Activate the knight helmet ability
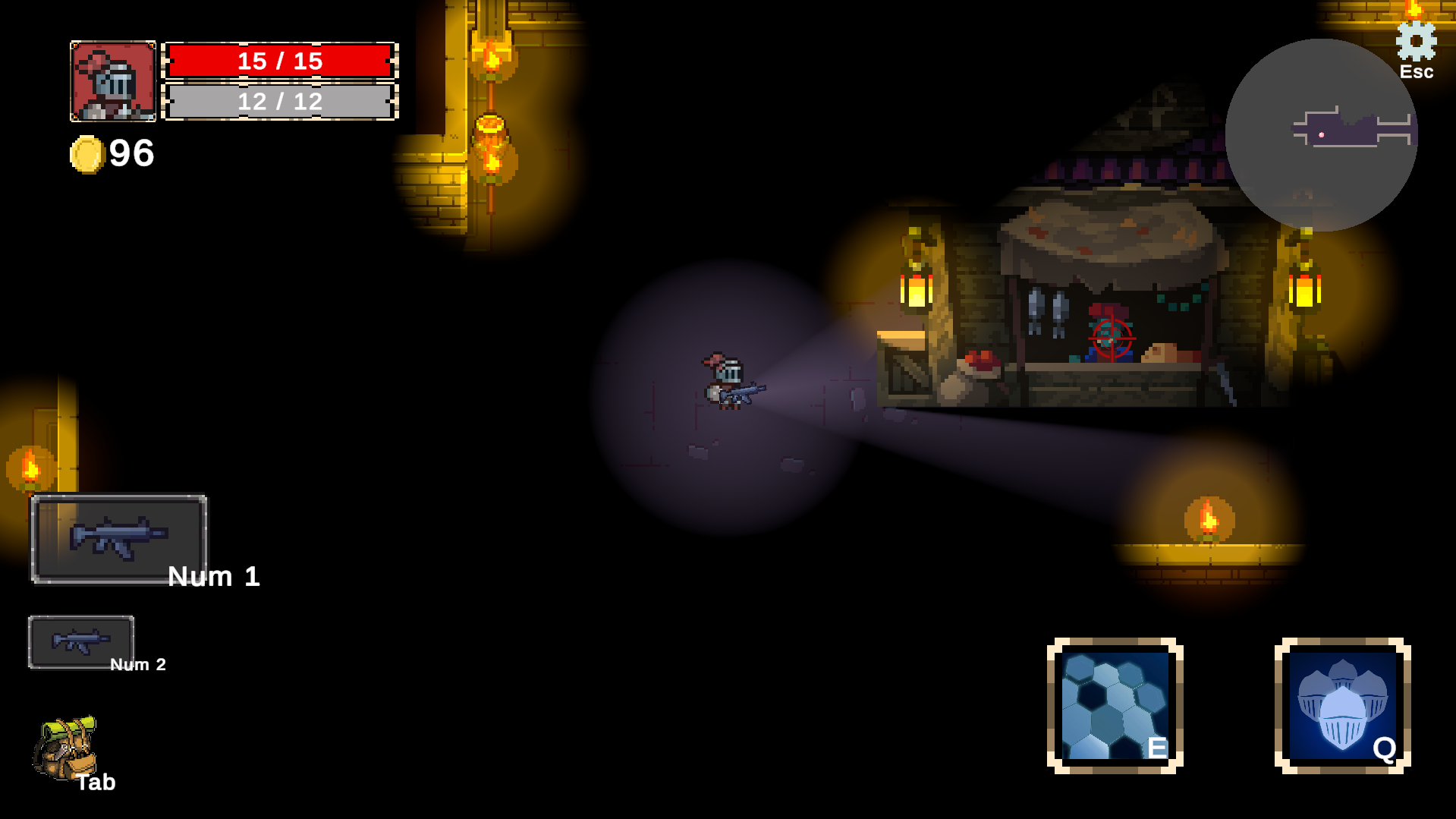This screenshot has width=1456, height=819. coord(1342,706)
